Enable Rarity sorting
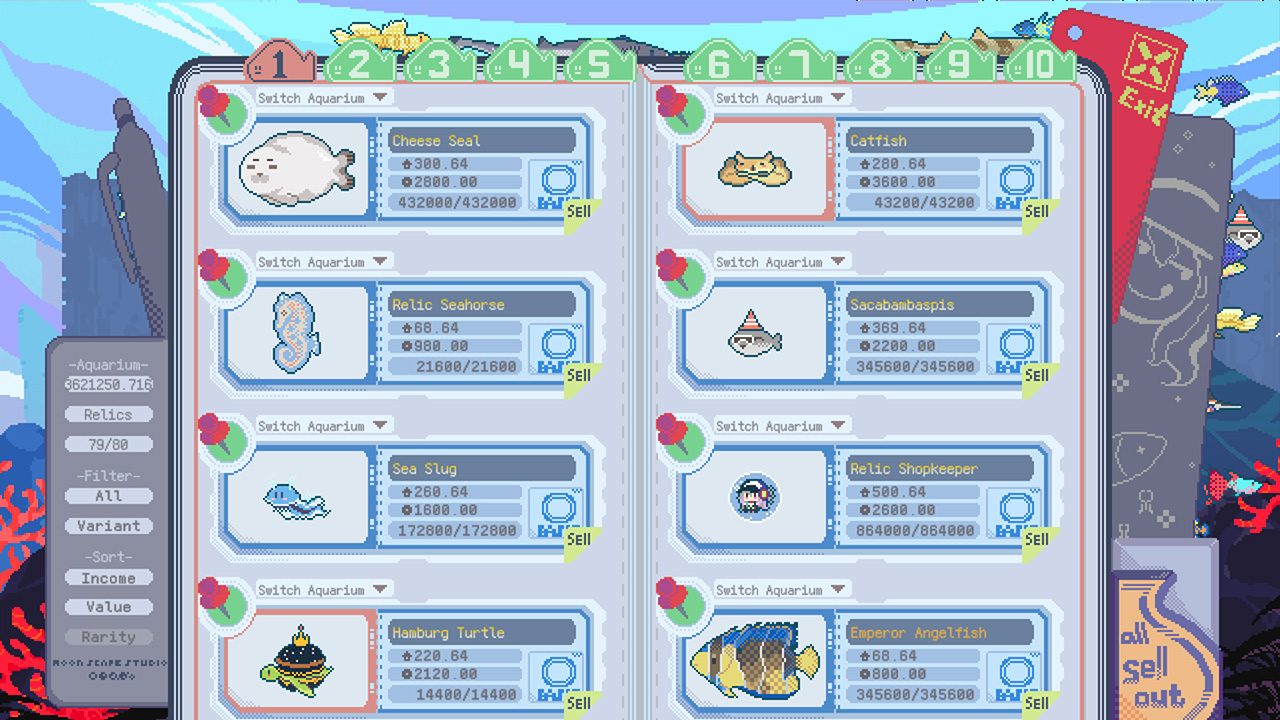The image size is (1280, 720). tap(108, 637)
